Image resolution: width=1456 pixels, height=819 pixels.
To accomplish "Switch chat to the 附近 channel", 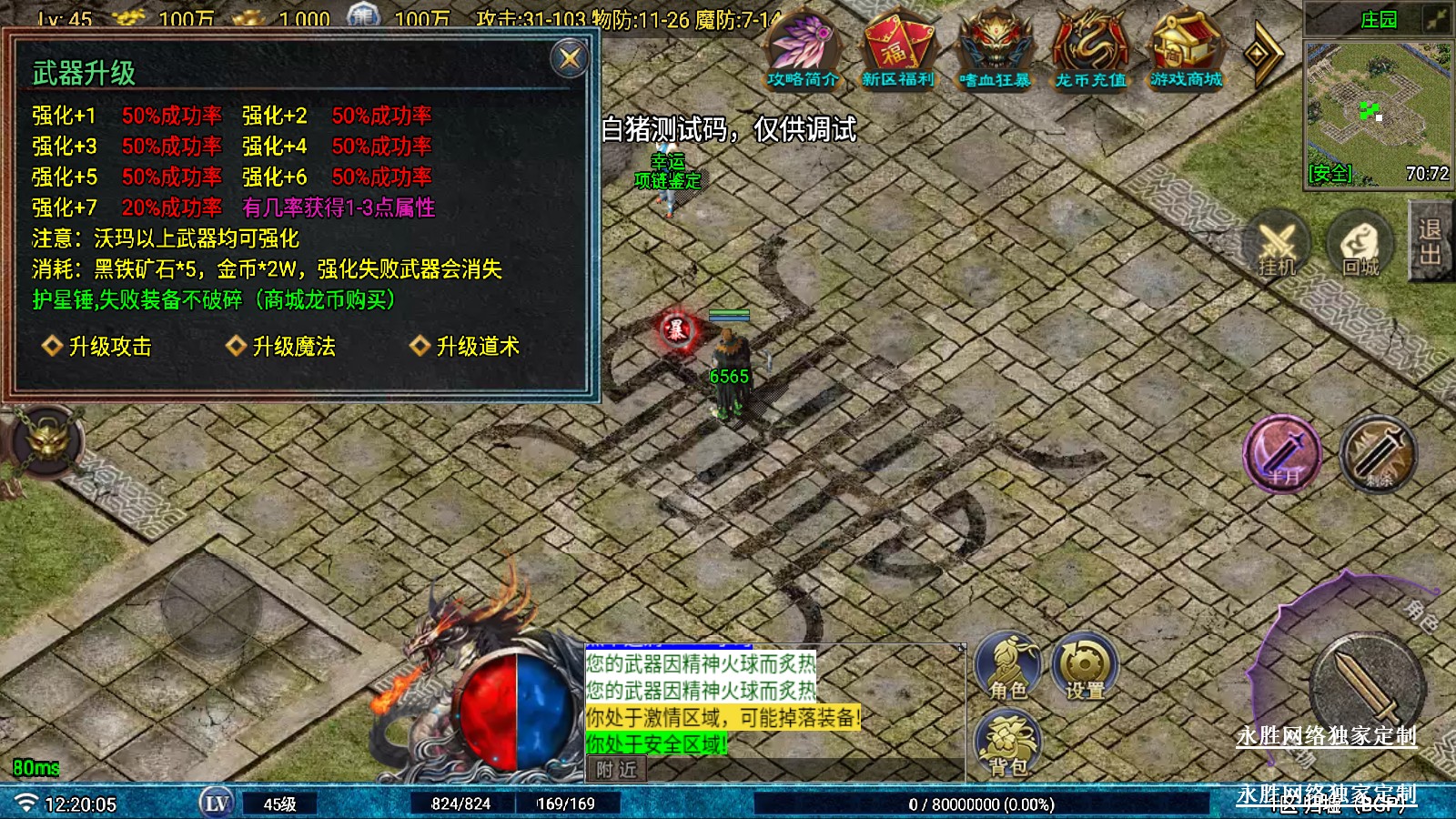I will point(616,770).
